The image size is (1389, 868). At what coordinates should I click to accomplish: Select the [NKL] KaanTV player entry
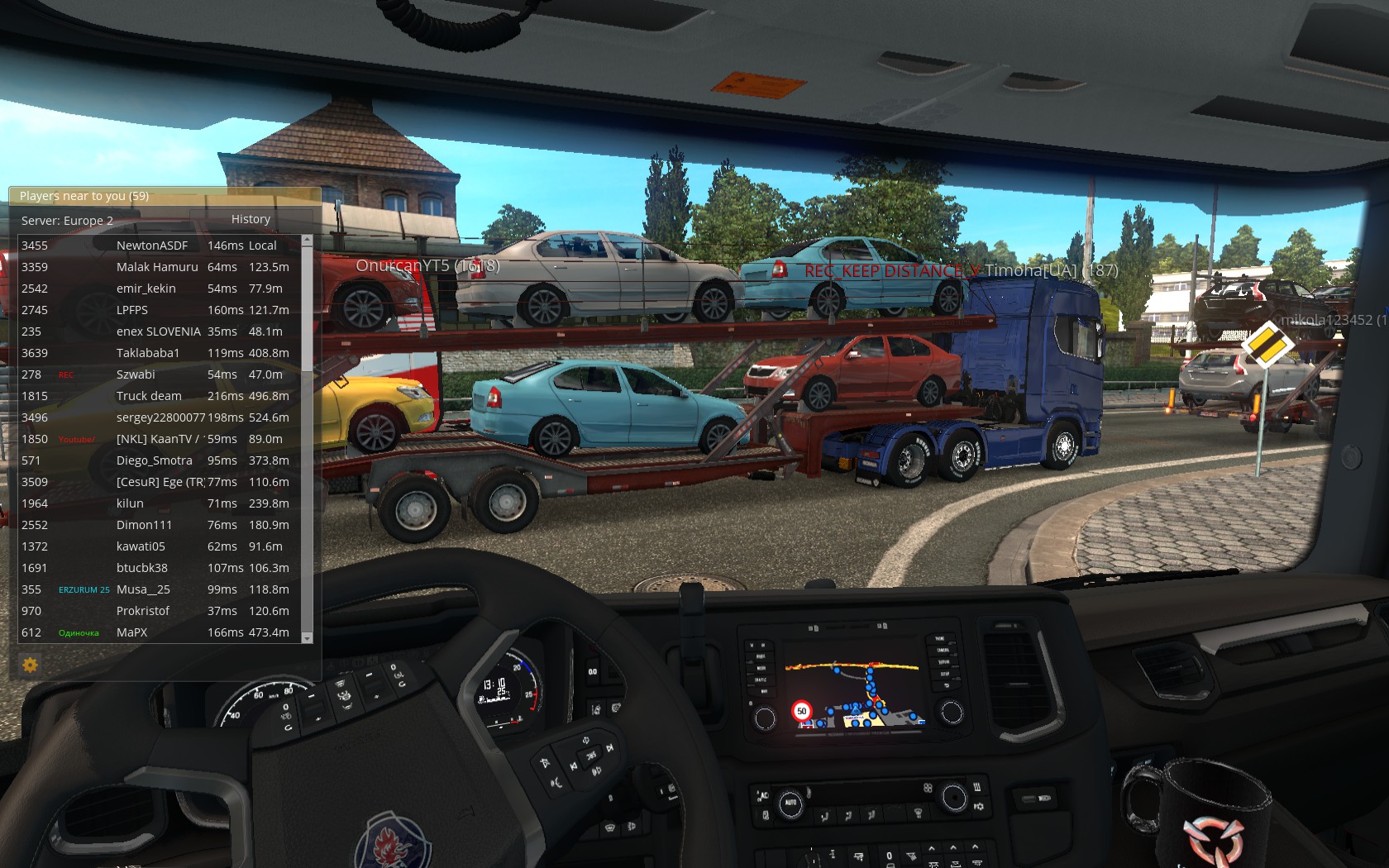tap(157, 439)
